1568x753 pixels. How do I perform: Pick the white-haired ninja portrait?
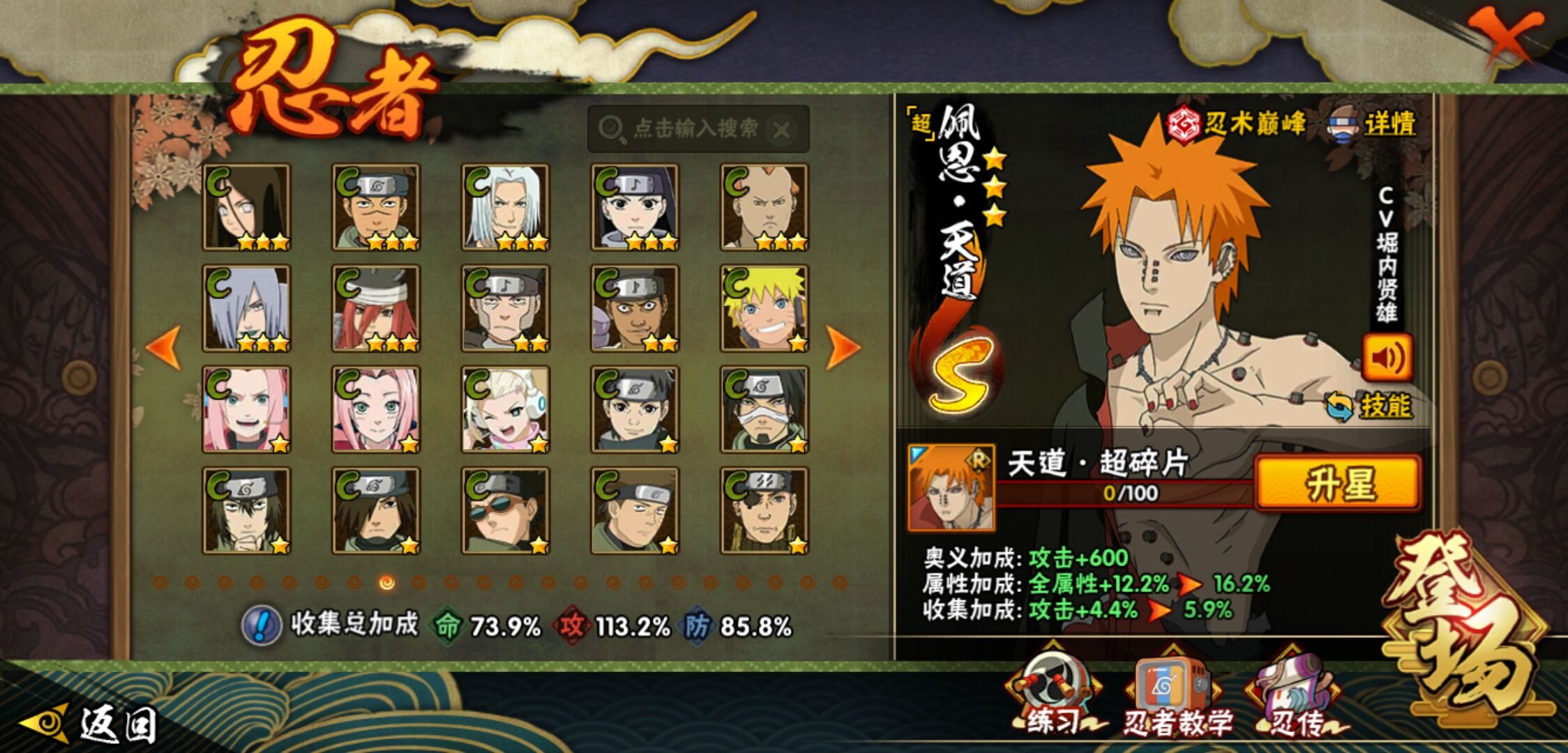[505, 207]
